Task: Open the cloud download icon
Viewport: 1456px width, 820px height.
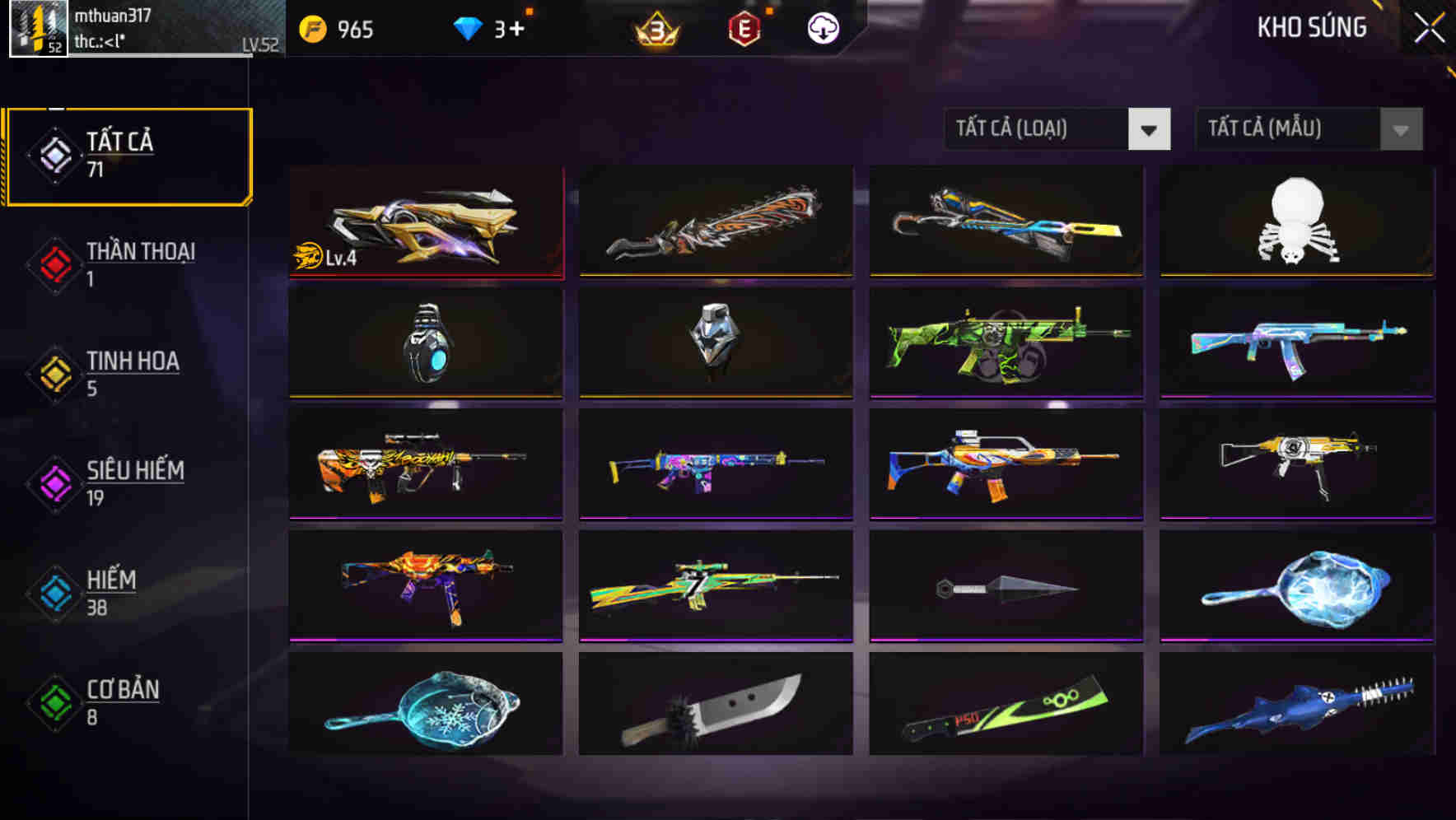Action: pos(823,27)
